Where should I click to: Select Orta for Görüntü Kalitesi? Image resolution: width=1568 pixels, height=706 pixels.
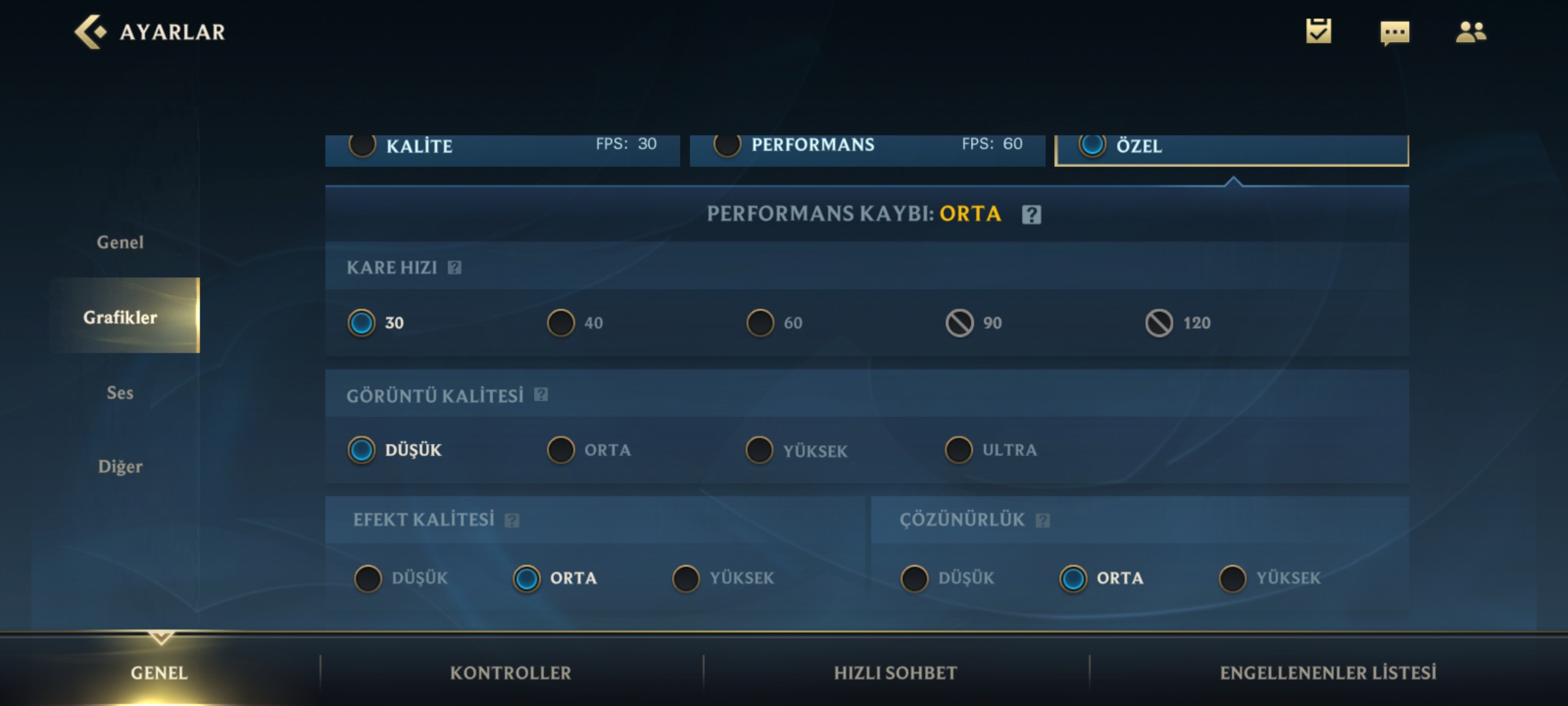[561, 450]
